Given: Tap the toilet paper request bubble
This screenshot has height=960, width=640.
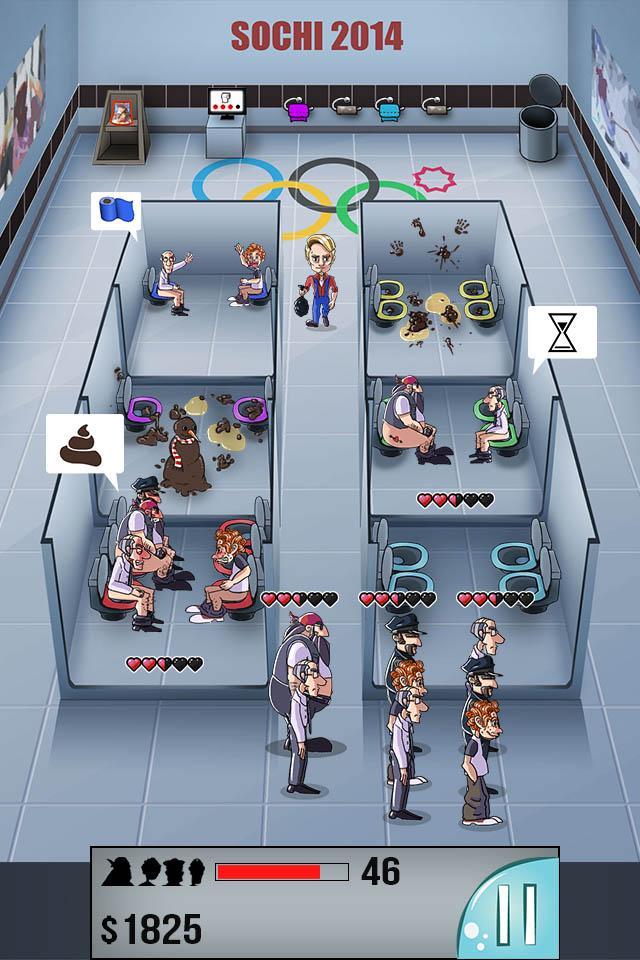Looking at the screenshot, I should [x=115, y=212].
